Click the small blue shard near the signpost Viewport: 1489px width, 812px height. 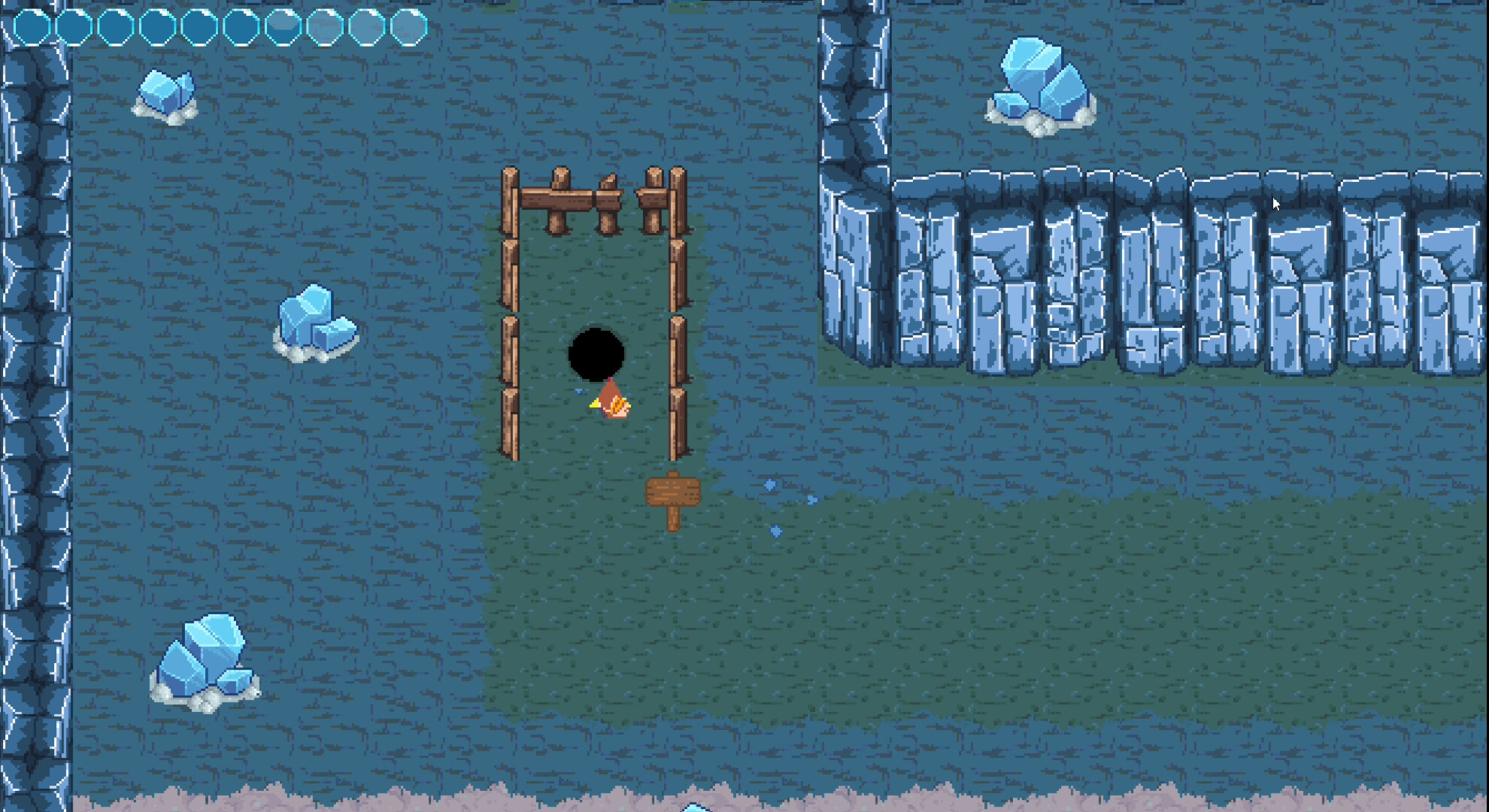pos(769,486)
